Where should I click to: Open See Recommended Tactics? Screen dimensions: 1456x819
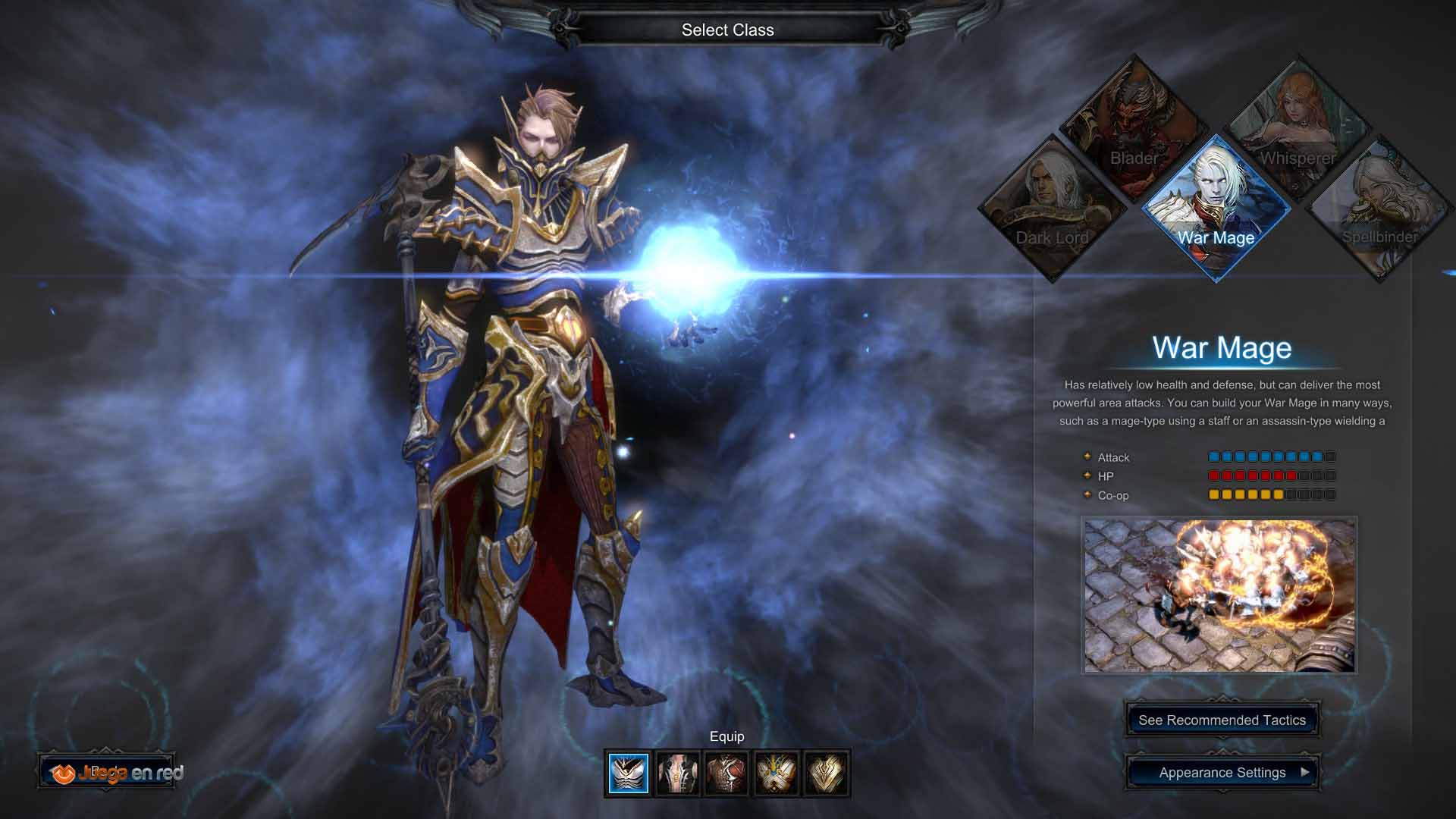(x=1222, y=720)
